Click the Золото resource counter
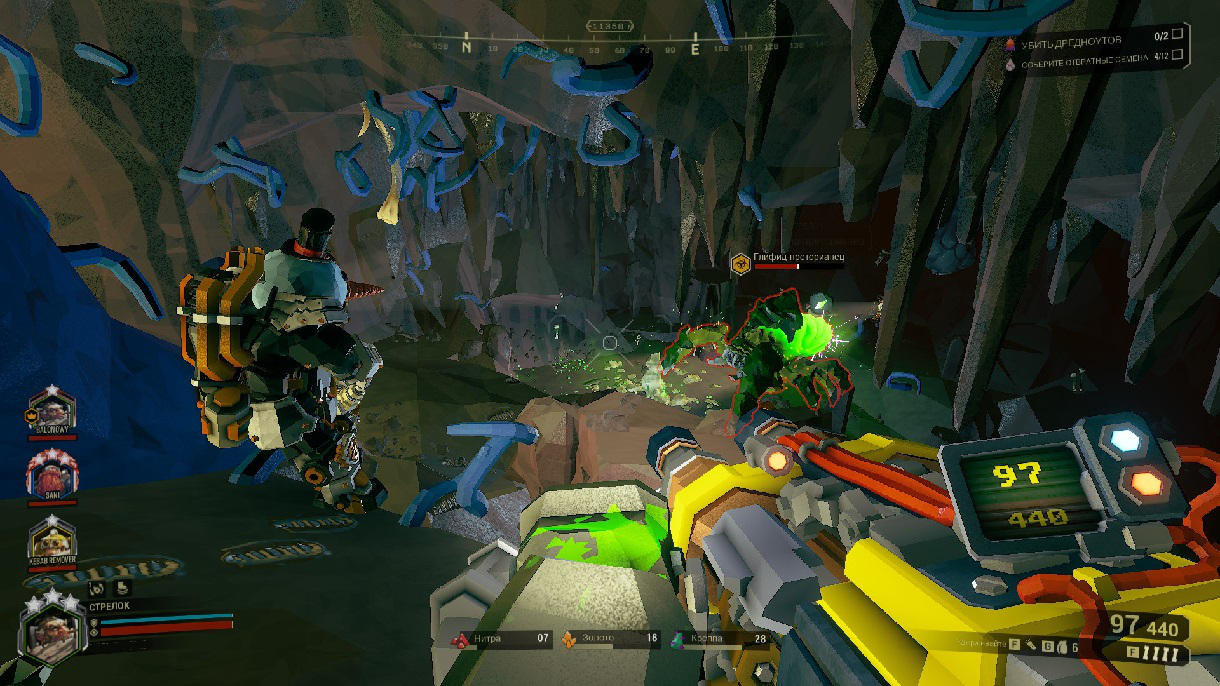Screen dimensions: 1220x686 [610, 638]
